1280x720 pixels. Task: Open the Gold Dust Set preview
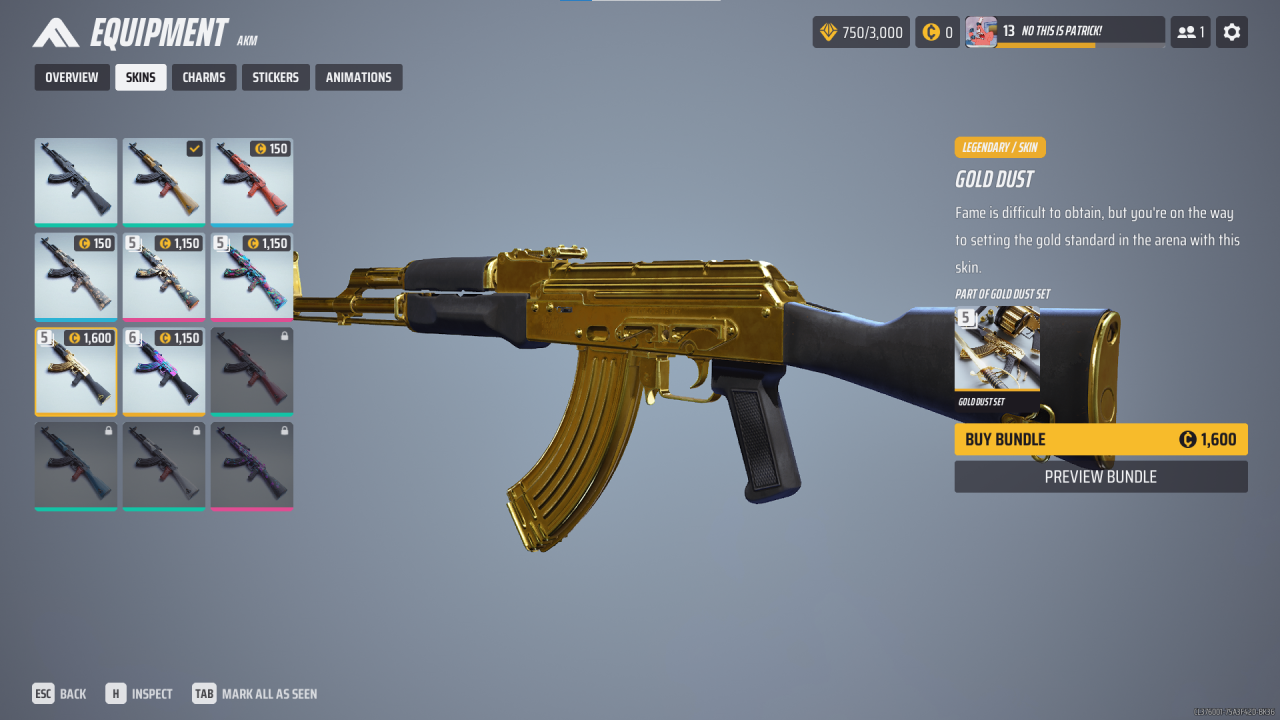pyautogui.click(x=997, y=349)
